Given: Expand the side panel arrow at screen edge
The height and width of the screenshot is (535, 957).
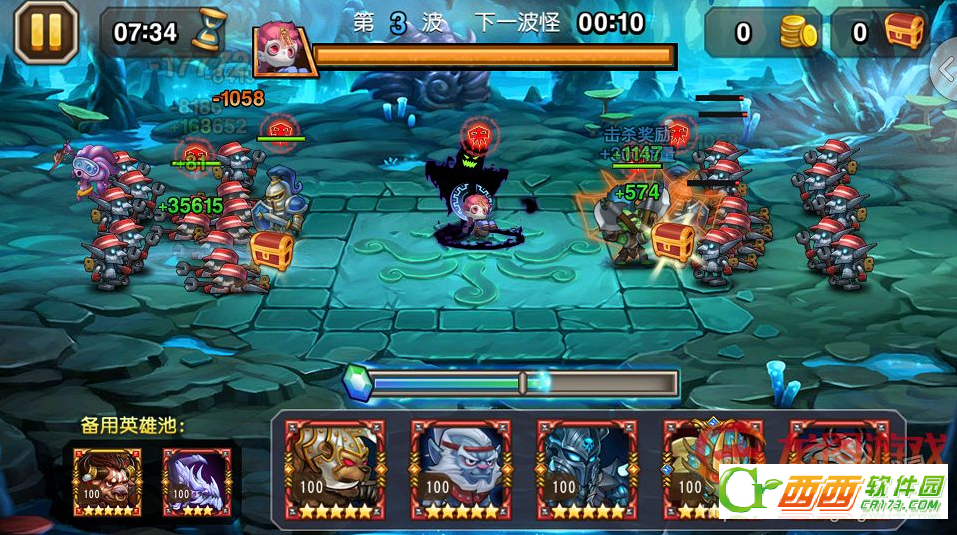Looking at the screenshot, I should [945, 68].
